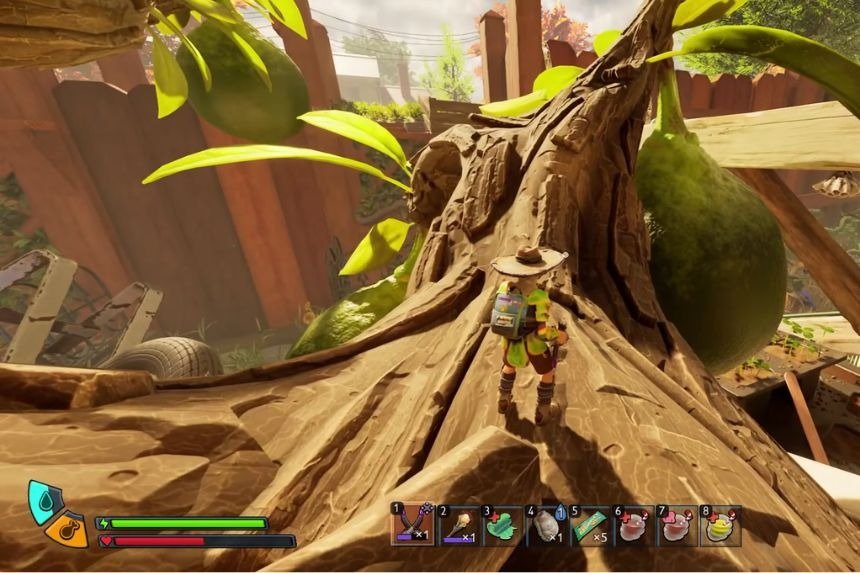Select hotbar slot 1 crossed tool

pos(413,524)
